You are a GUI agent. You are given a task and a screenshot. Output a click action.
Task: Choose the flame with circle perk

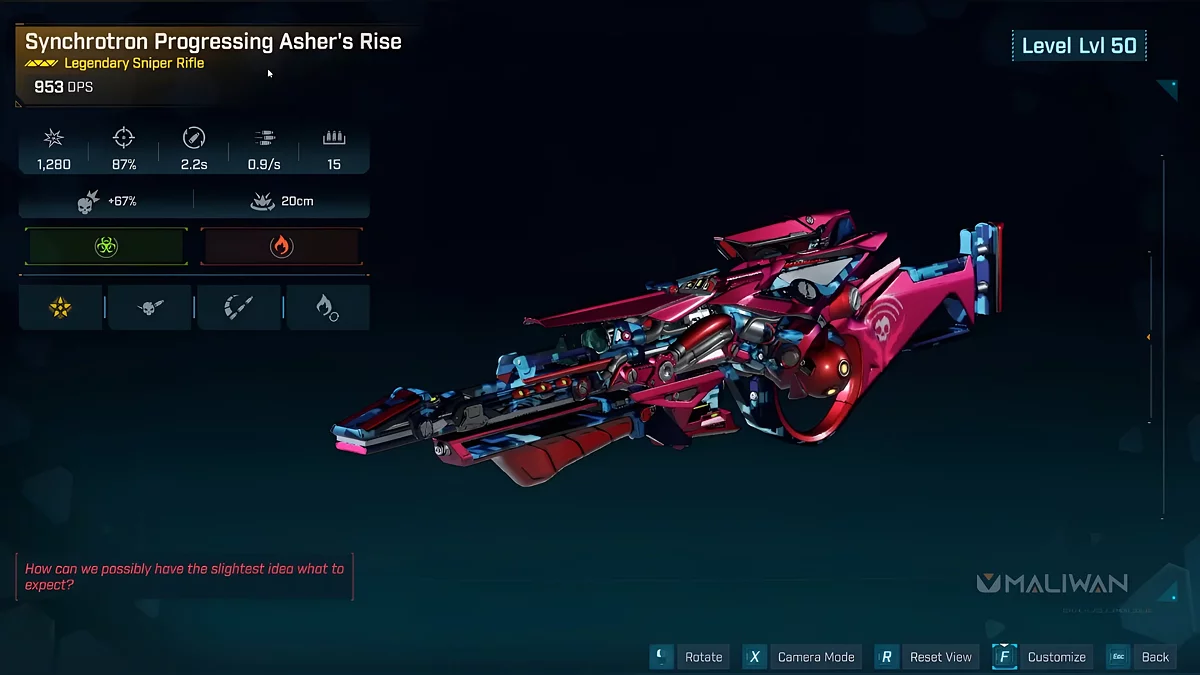pyautogui.click(x=327, y=308)
